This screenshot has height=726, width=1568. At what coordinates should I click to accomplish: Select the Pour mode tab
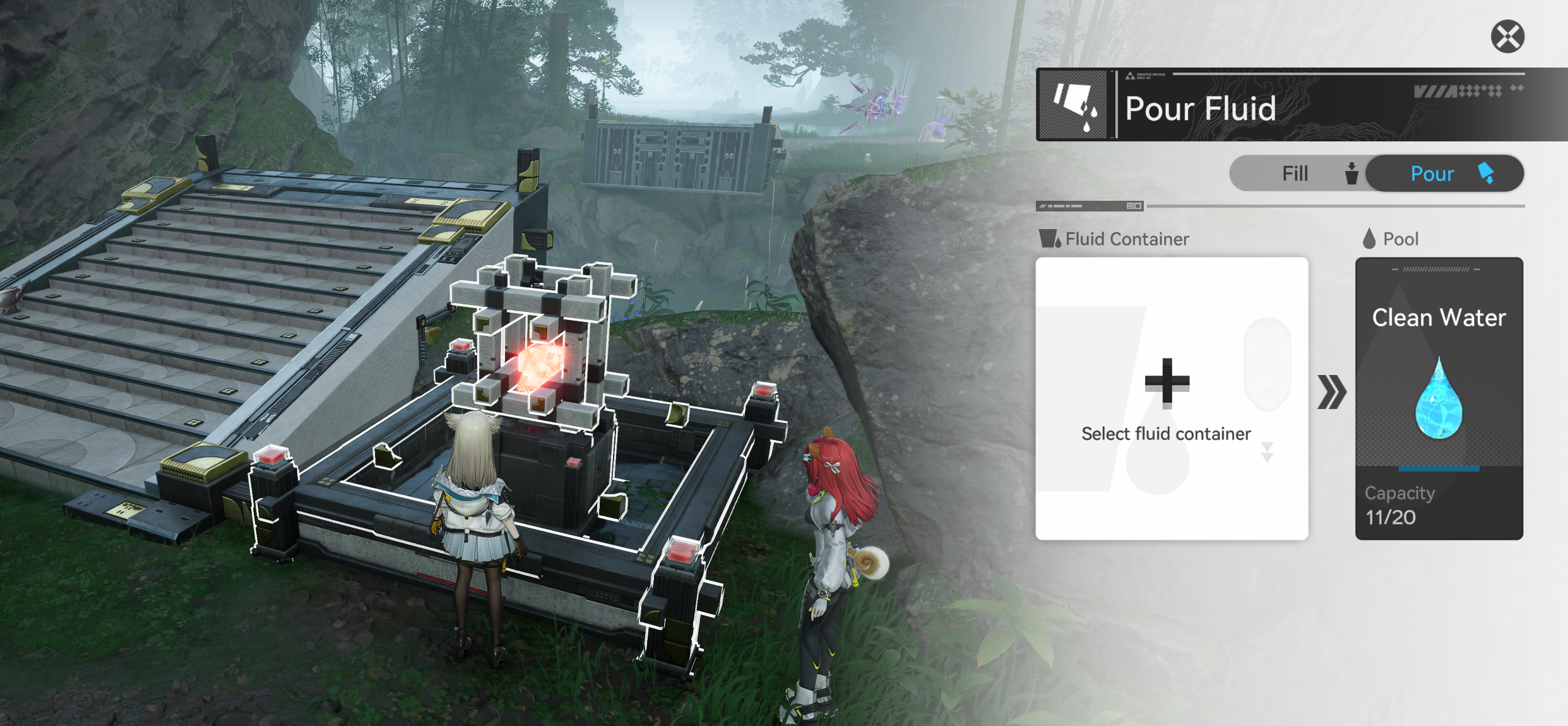click(1444, 174)
